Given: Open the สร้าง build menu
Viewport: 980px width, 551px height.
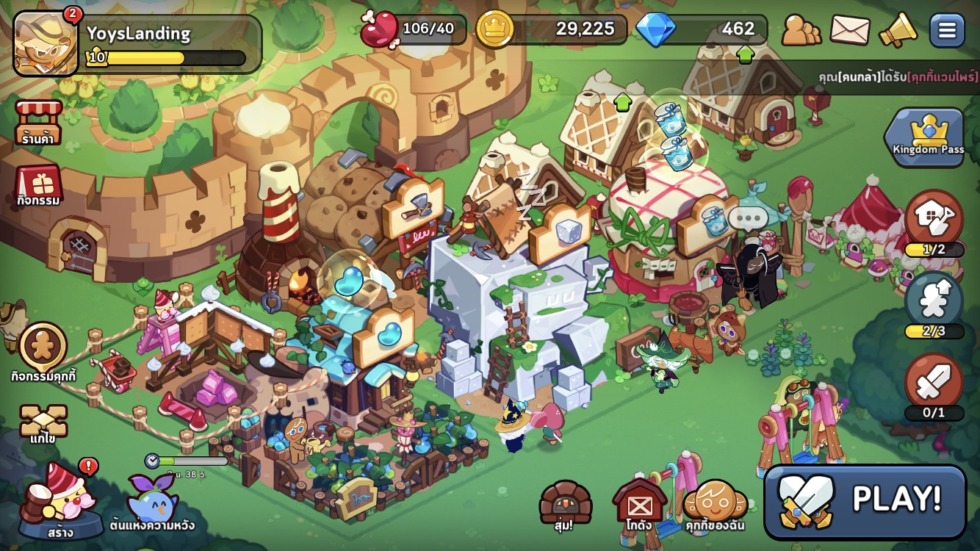Looking at the screenshot, I should [x=58, y=497].
